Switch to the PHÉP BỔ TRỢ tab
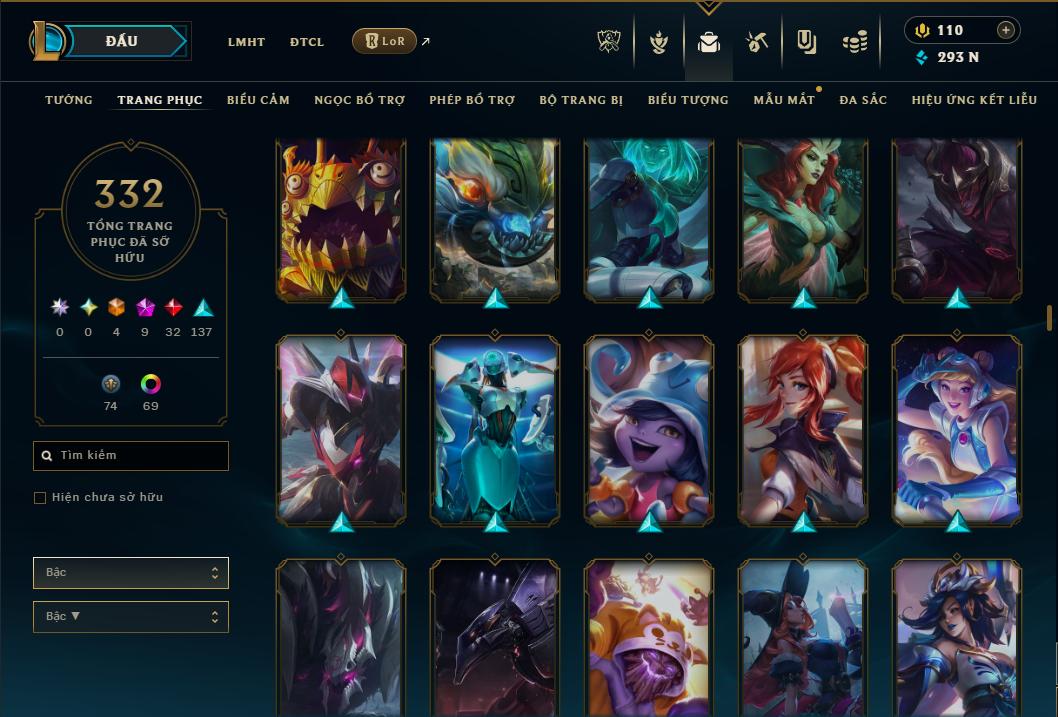The width and height of the screenshot is (1058, 717). (x=472, y=100)
